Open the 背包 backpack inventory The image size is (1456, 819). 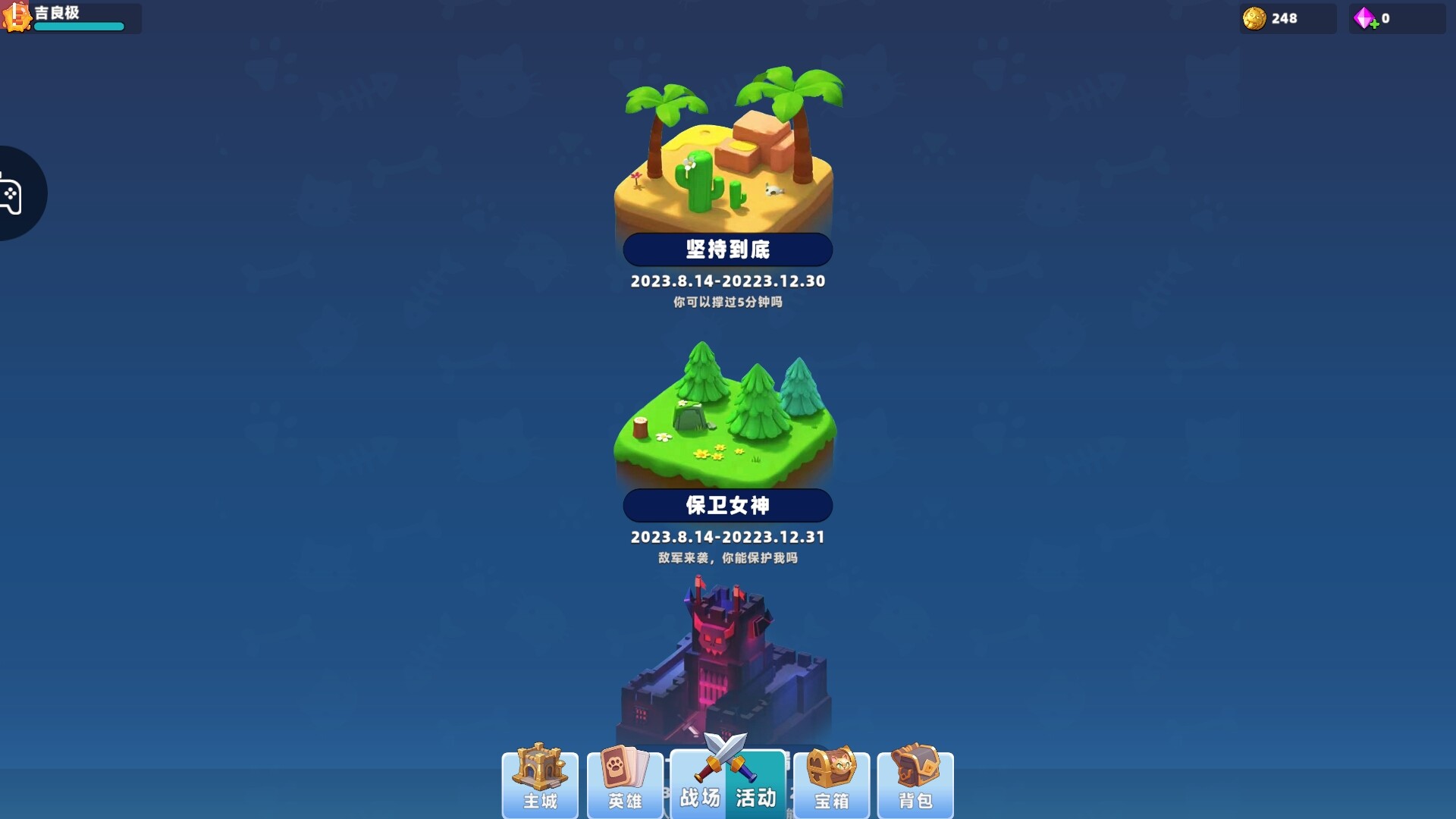coord(916,785)
